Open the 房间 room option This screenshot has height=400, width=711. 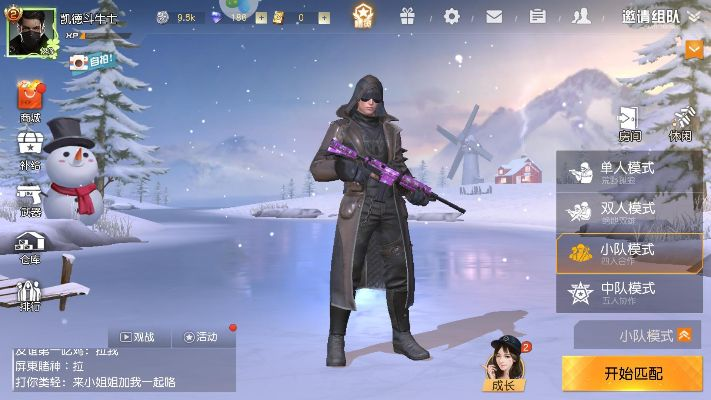click(630, 123)
